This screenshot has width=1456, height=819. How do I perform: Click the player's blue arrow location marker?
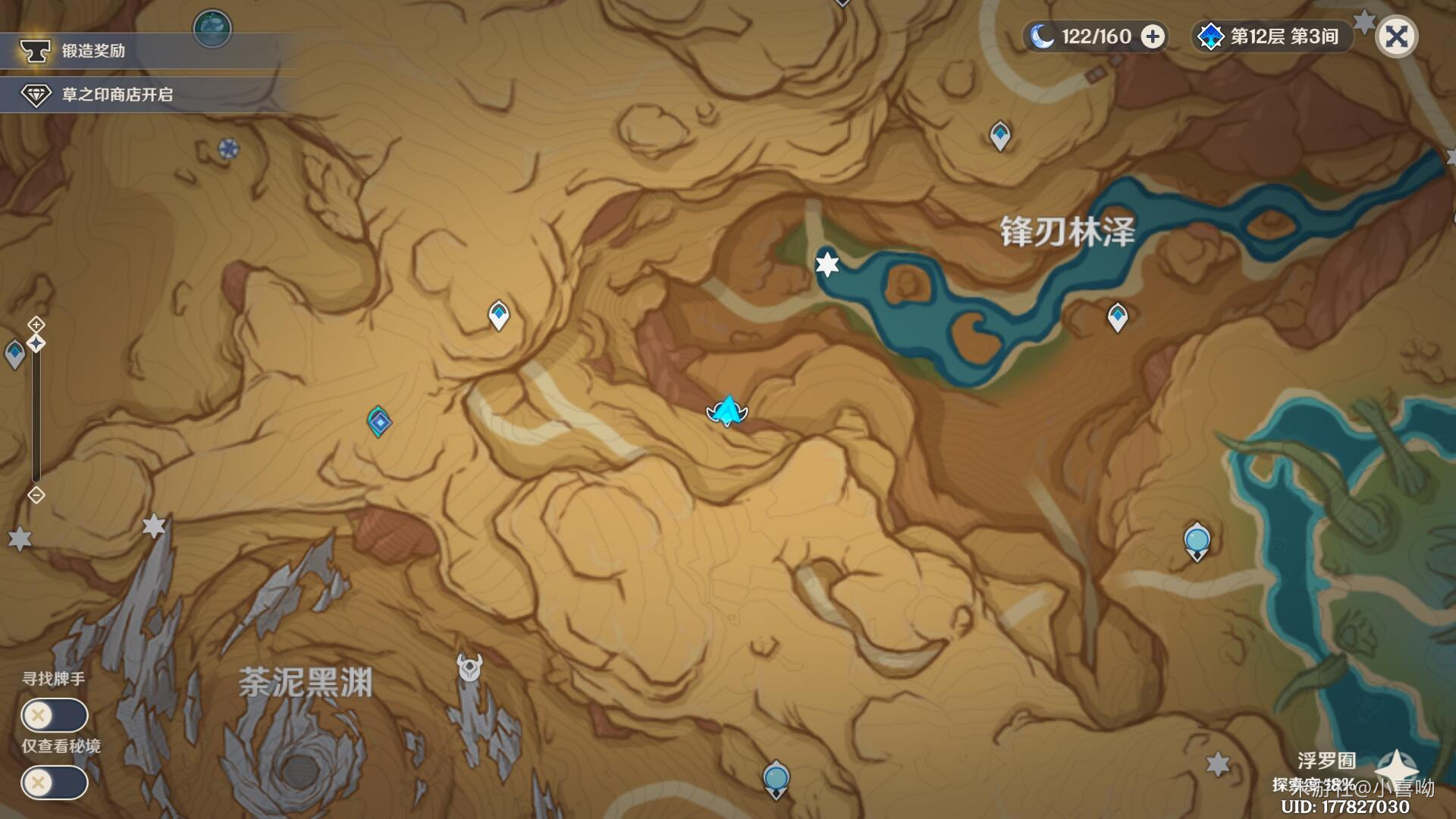pos(727,411)
